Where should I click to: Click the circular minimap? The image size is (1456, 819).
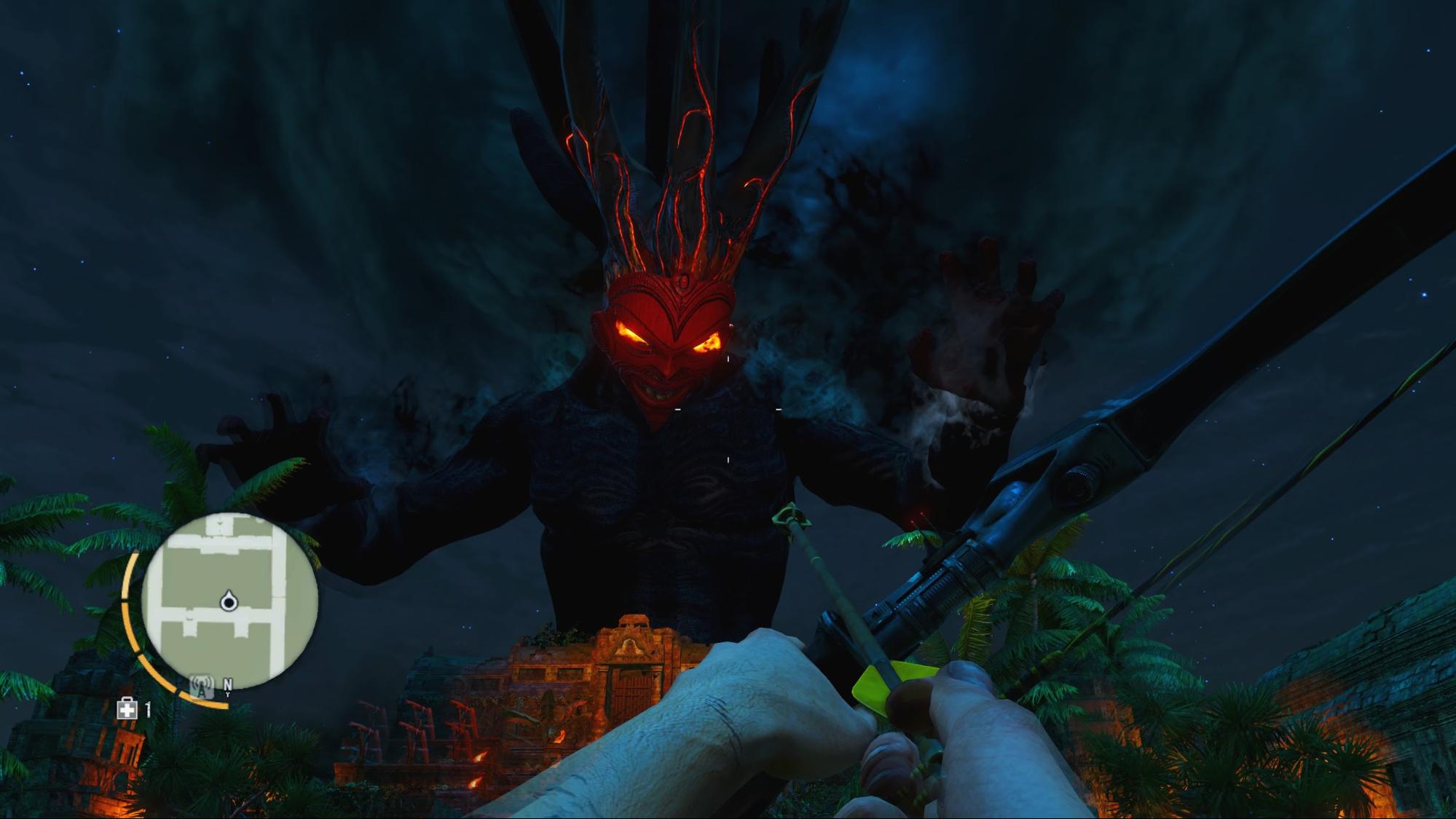click(x=229, y=601)
